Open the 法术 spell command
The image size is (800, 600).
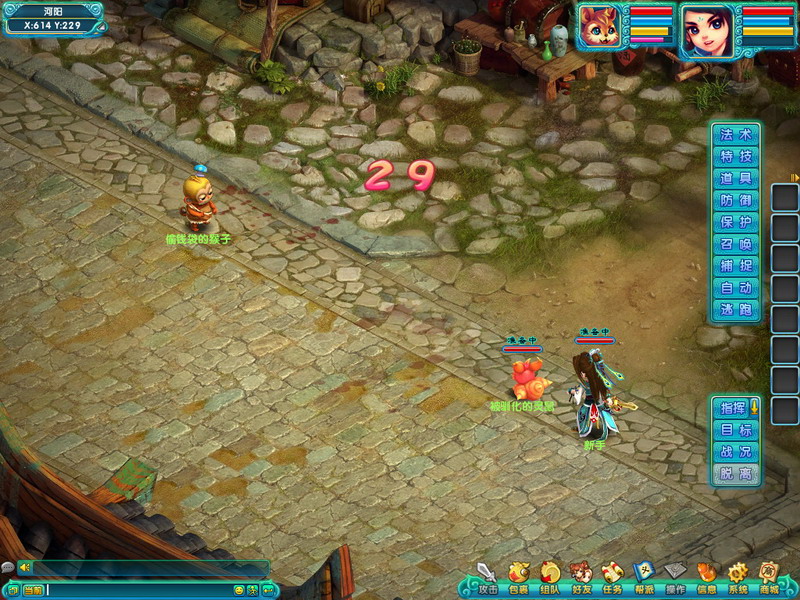[x=736, y=135]
